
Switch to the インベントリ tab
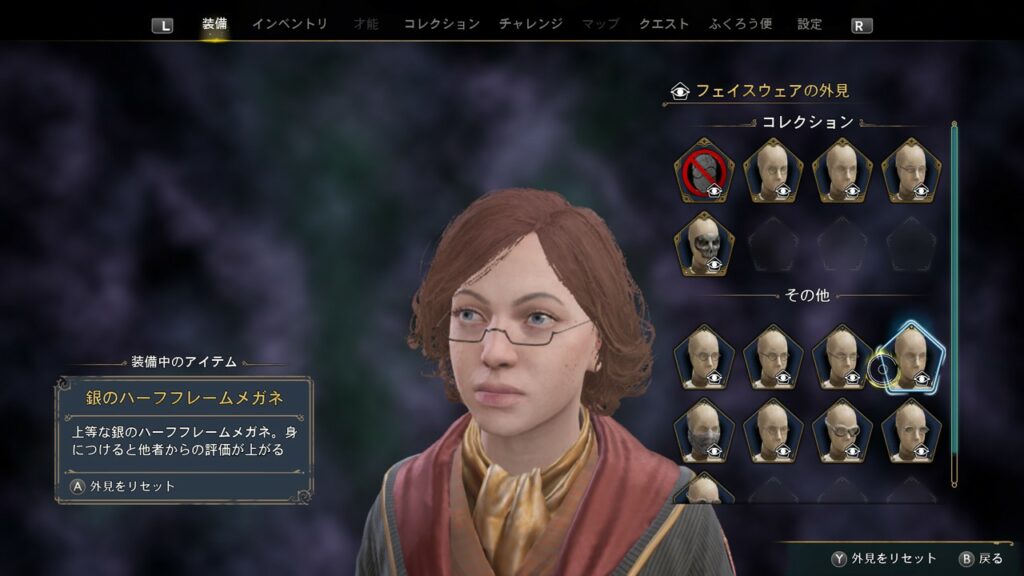289,24
